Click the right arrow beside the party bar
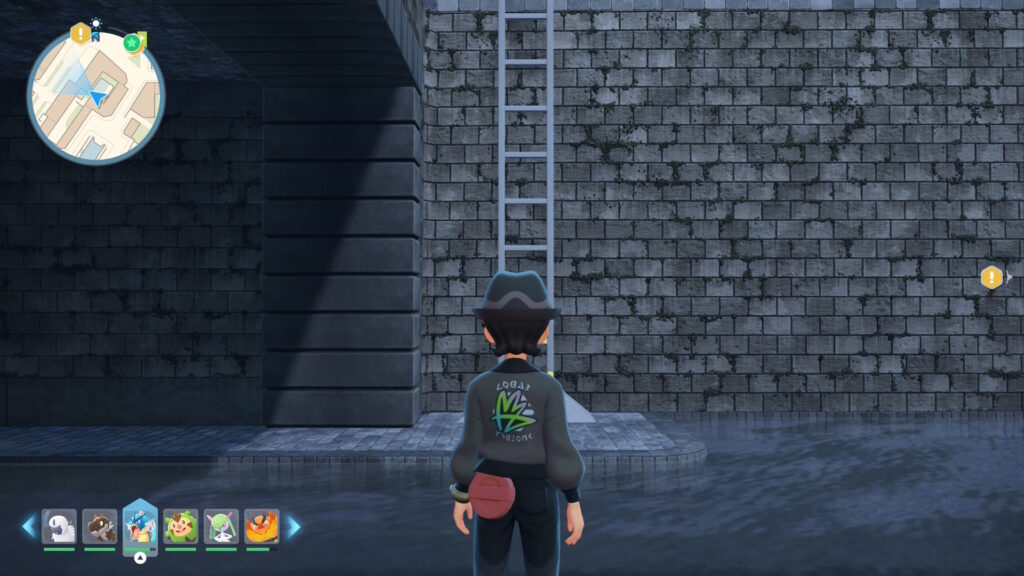 [x=294, y=526]
